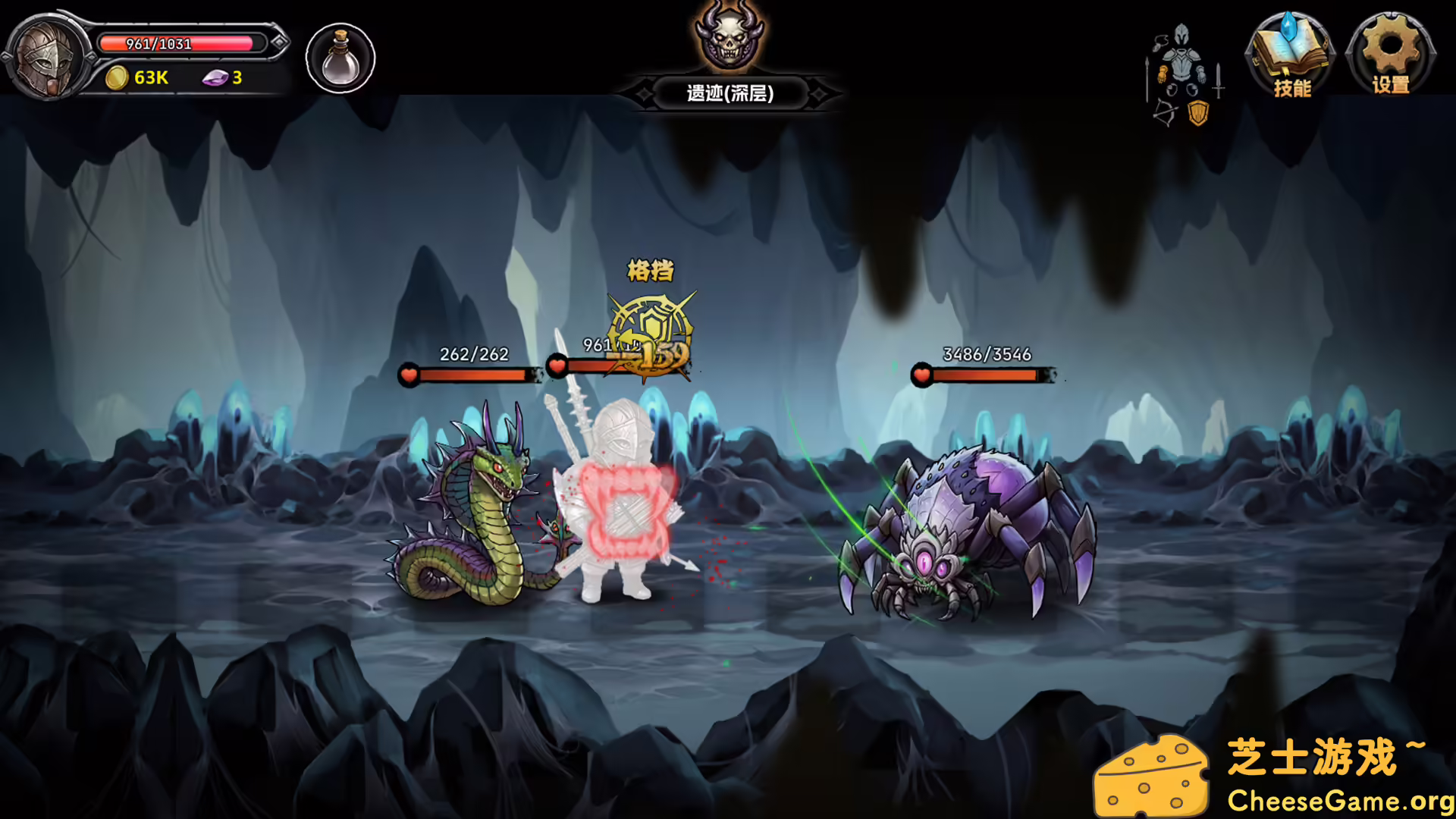Select the gold gauntlet equipment slot
This screenshot has height=819, width=1456.
pos(1163,74)
